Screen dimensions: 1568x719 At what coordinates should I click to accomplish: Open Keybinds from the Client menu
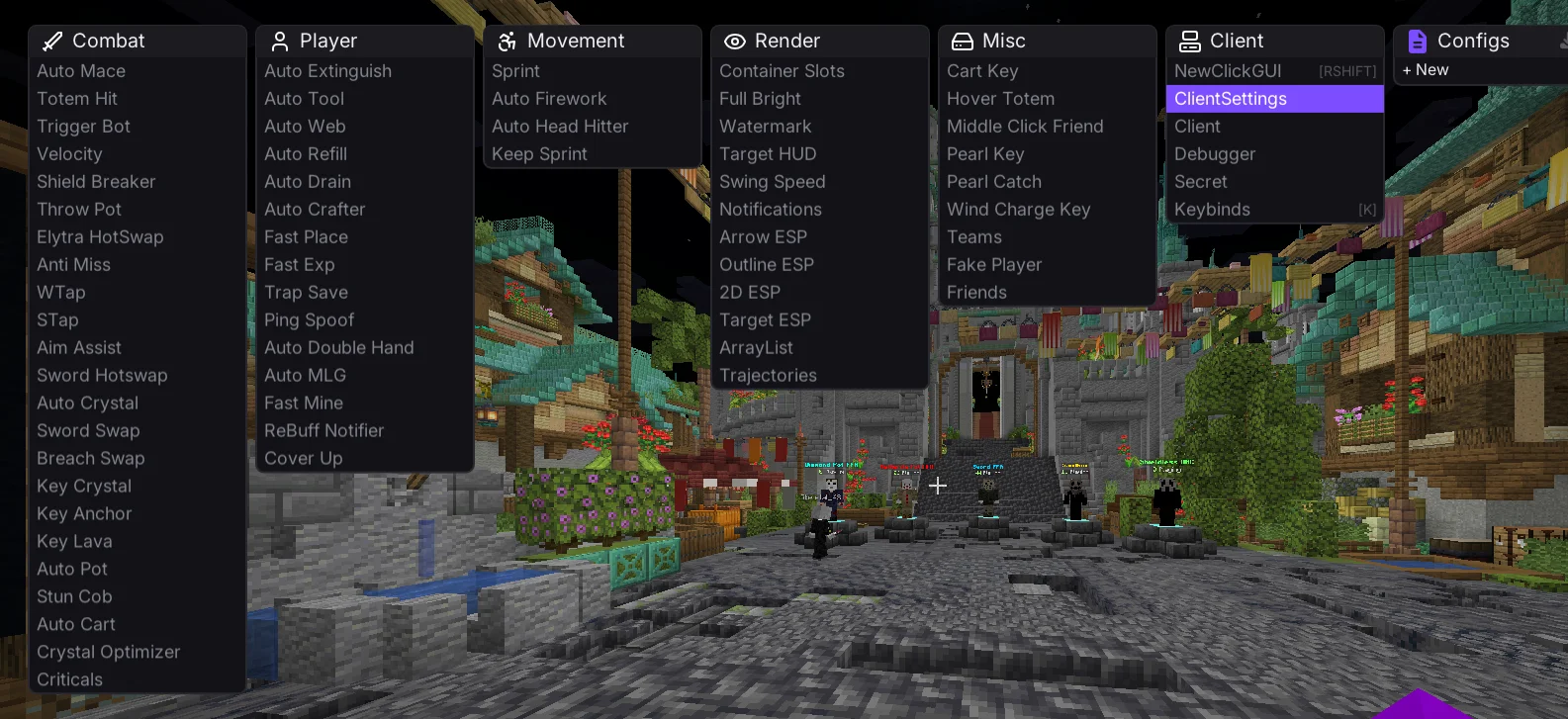(1212, 209)
